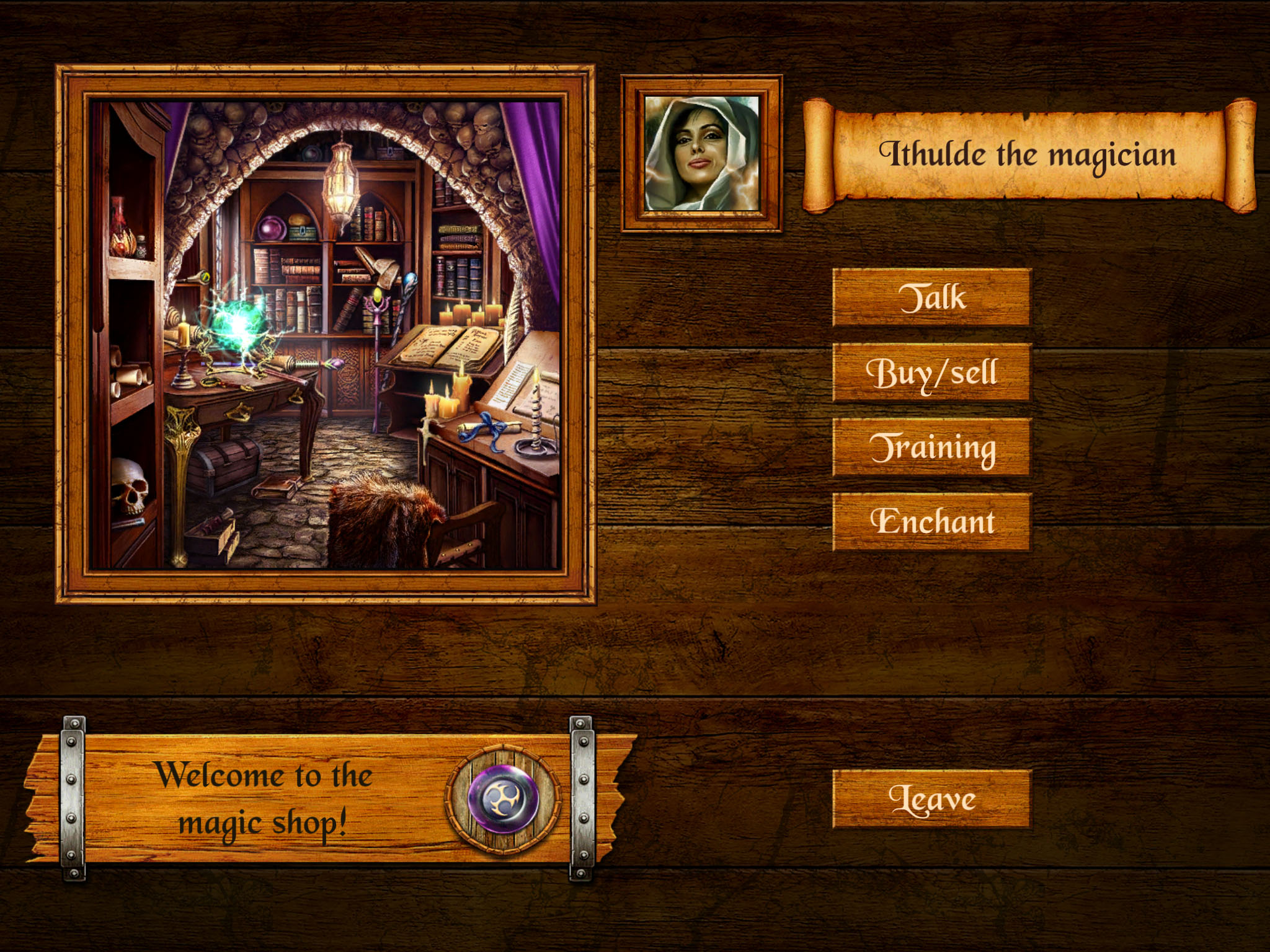Select the Enchant button
This screenshot has height=952, width=1270.
tap(931, 522)
